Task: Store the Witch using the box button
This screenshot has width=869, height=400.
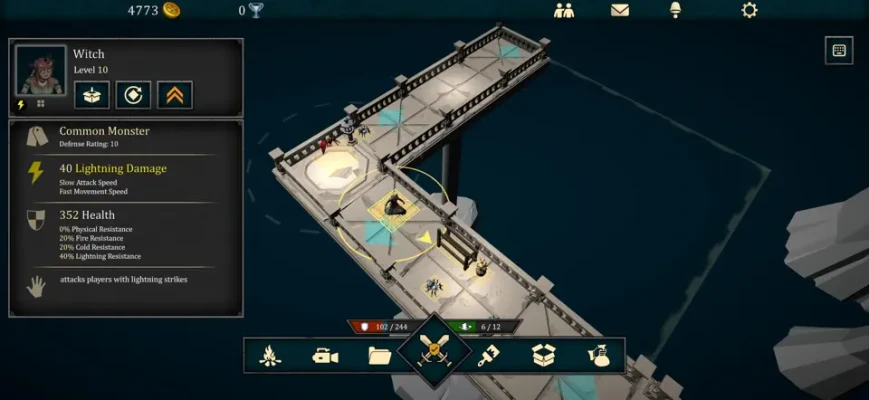Action: [x=91, y=95]
